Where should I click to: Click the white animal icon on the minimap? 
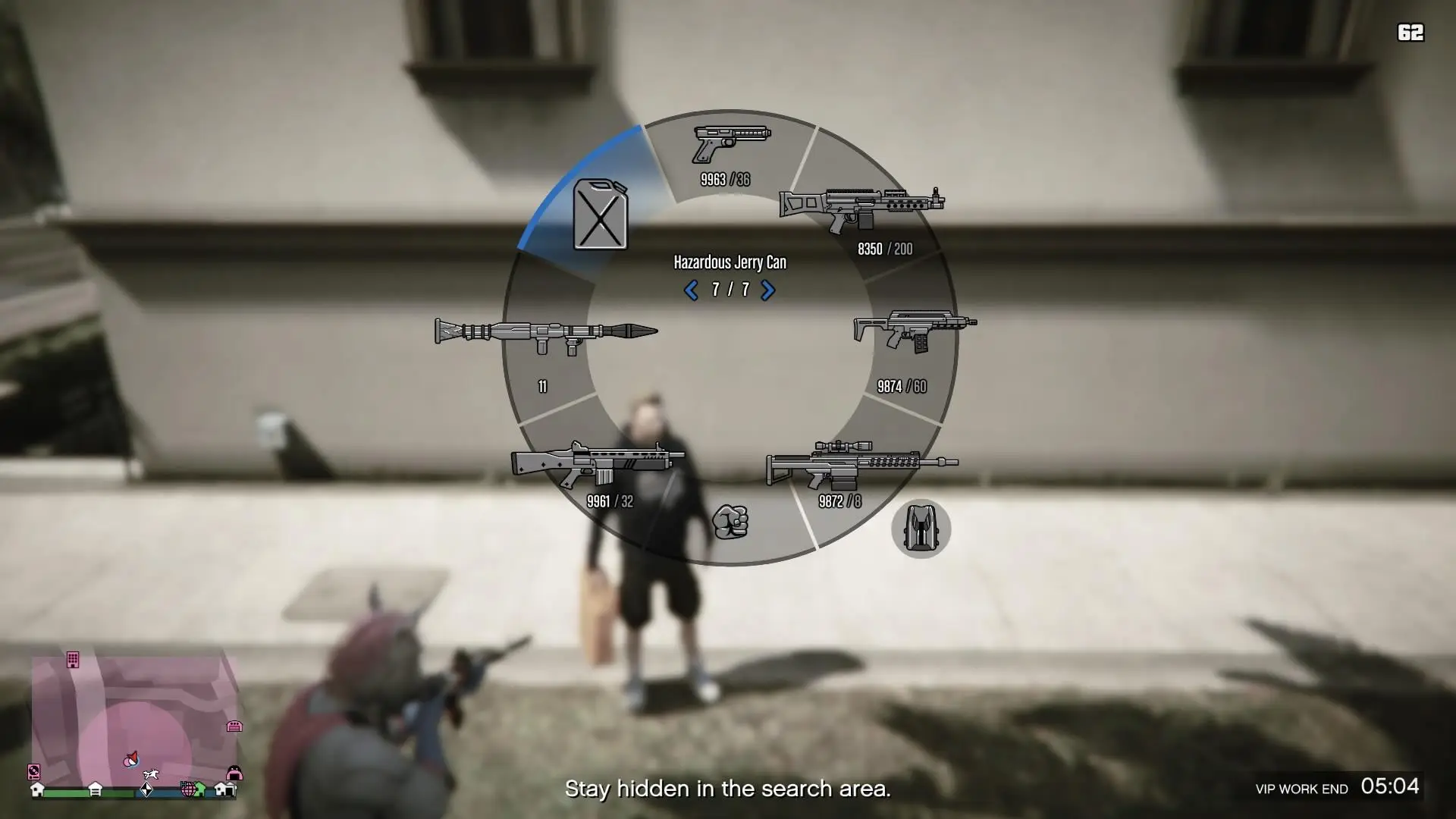pyautogui.click(x=150, y=774)
